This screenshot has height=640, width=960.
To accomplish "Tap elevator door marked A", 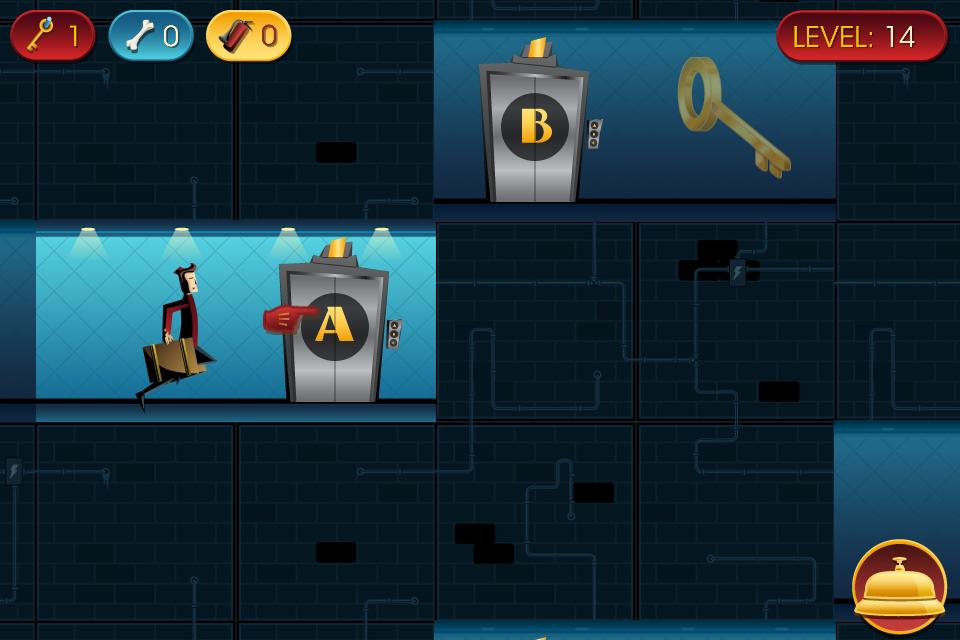I will coord(334,328).
